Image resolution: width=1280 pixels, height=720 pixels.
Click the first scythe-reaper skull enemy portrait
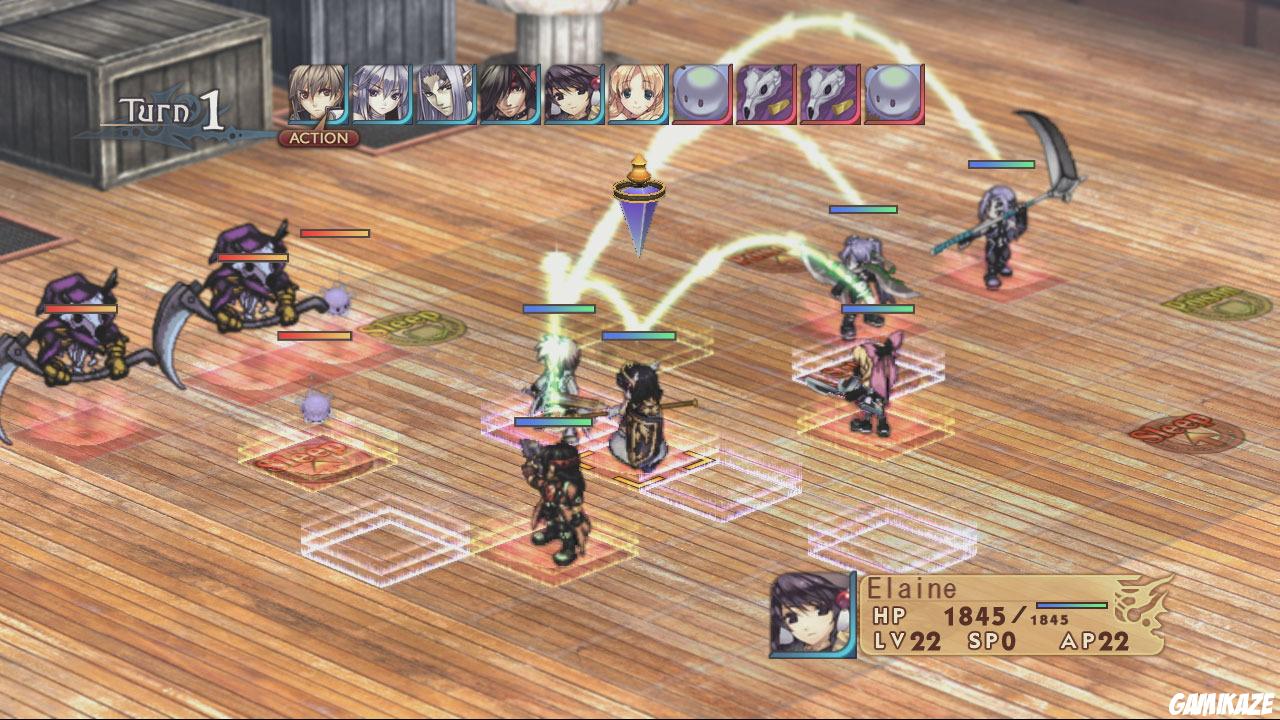pyautogui.click(x=764, y=93)
